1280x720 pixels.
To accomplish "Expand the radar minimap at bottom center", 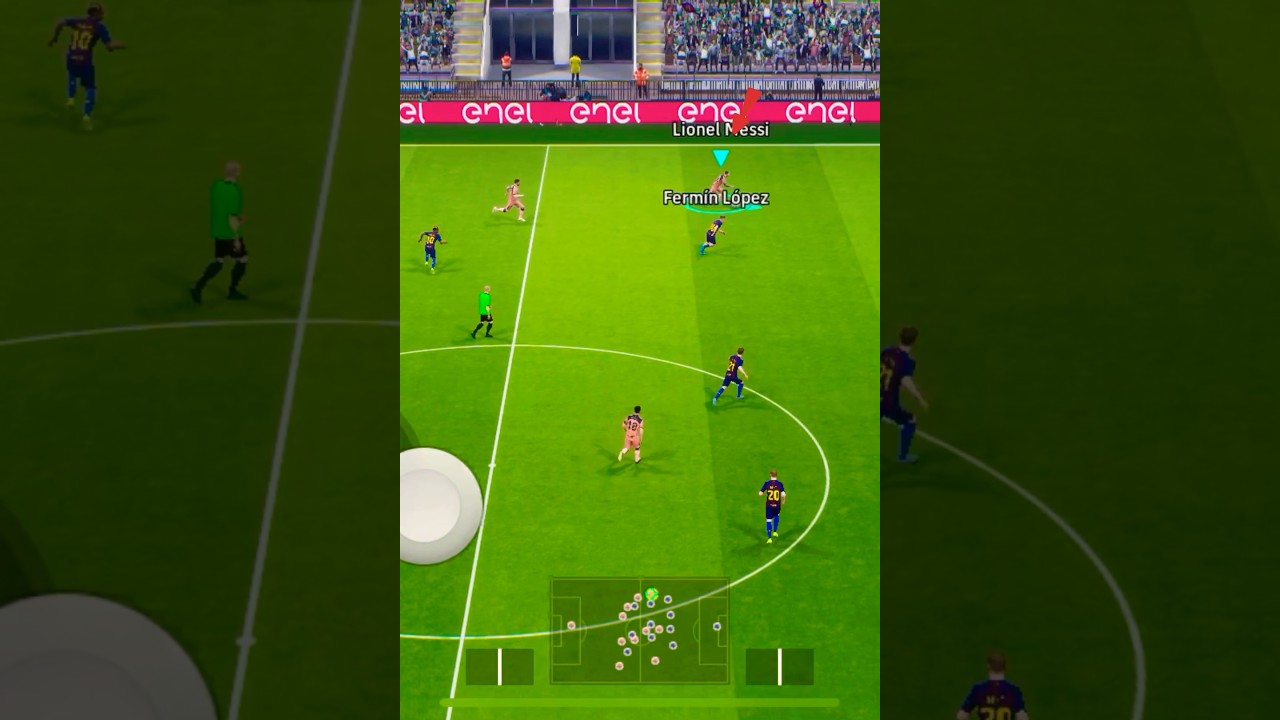I will coord(640,630).
